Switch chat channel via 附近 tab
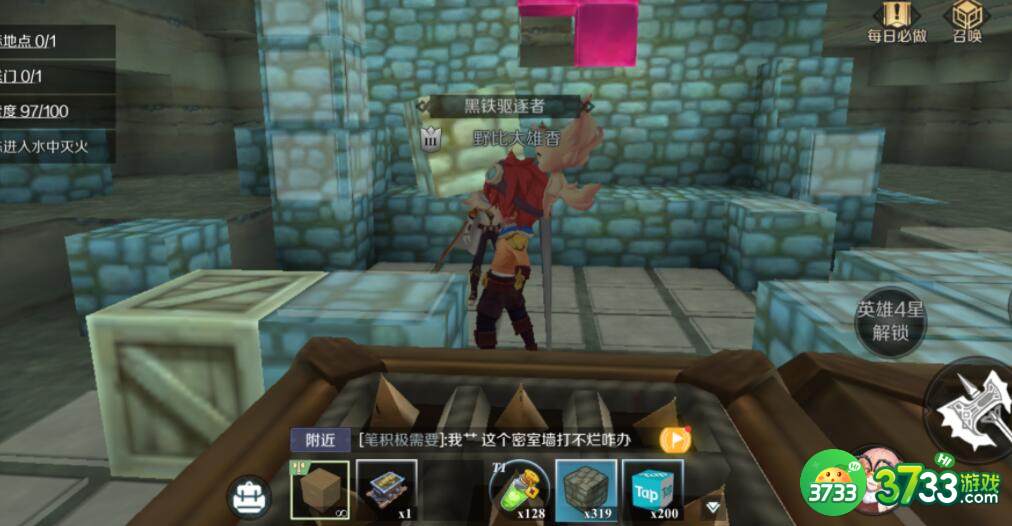Screen dimensions: 1012x526 click(321, 439)
